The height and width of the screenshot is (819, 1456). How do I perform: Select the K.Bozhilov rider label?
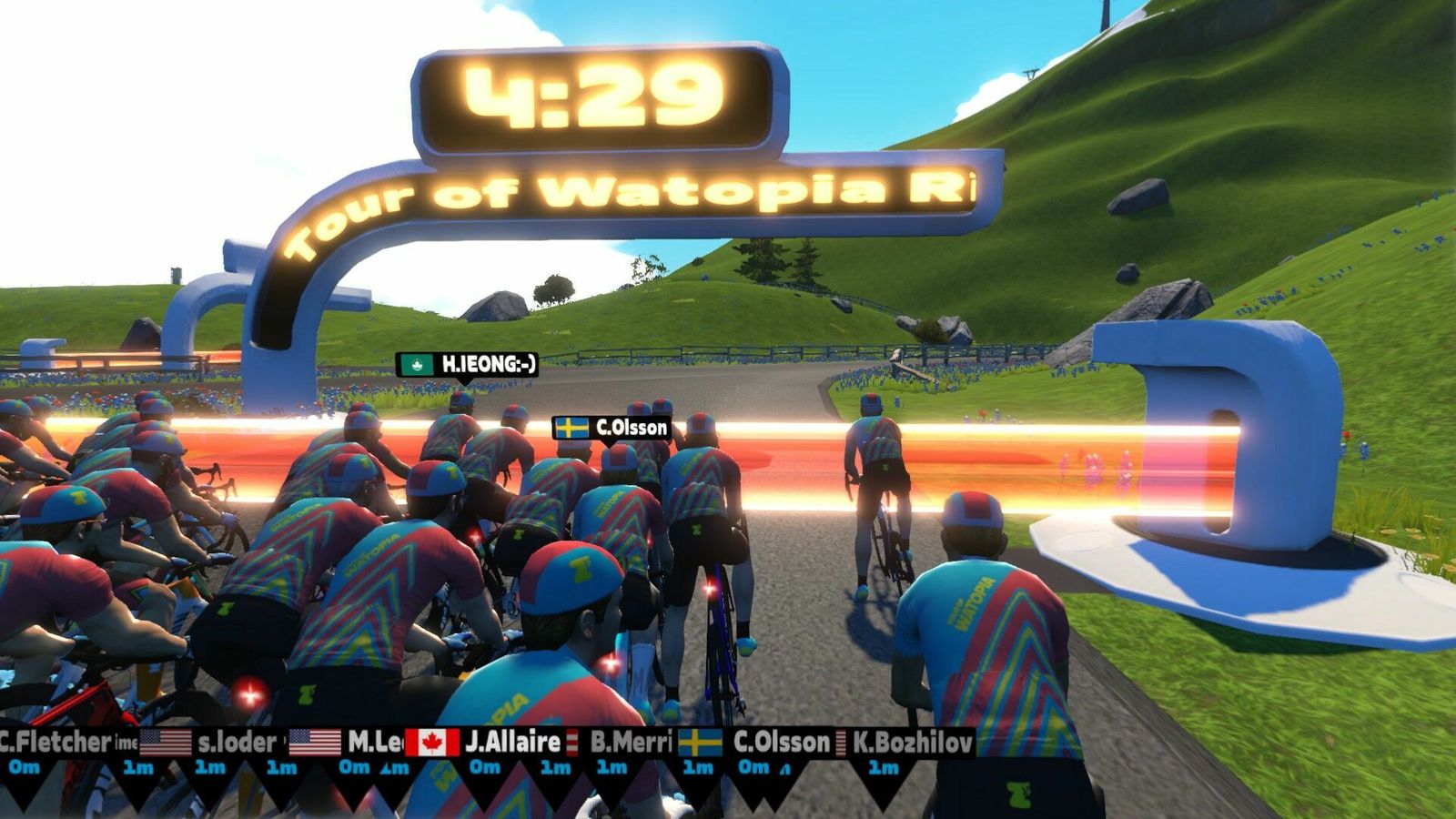(912, 743)
